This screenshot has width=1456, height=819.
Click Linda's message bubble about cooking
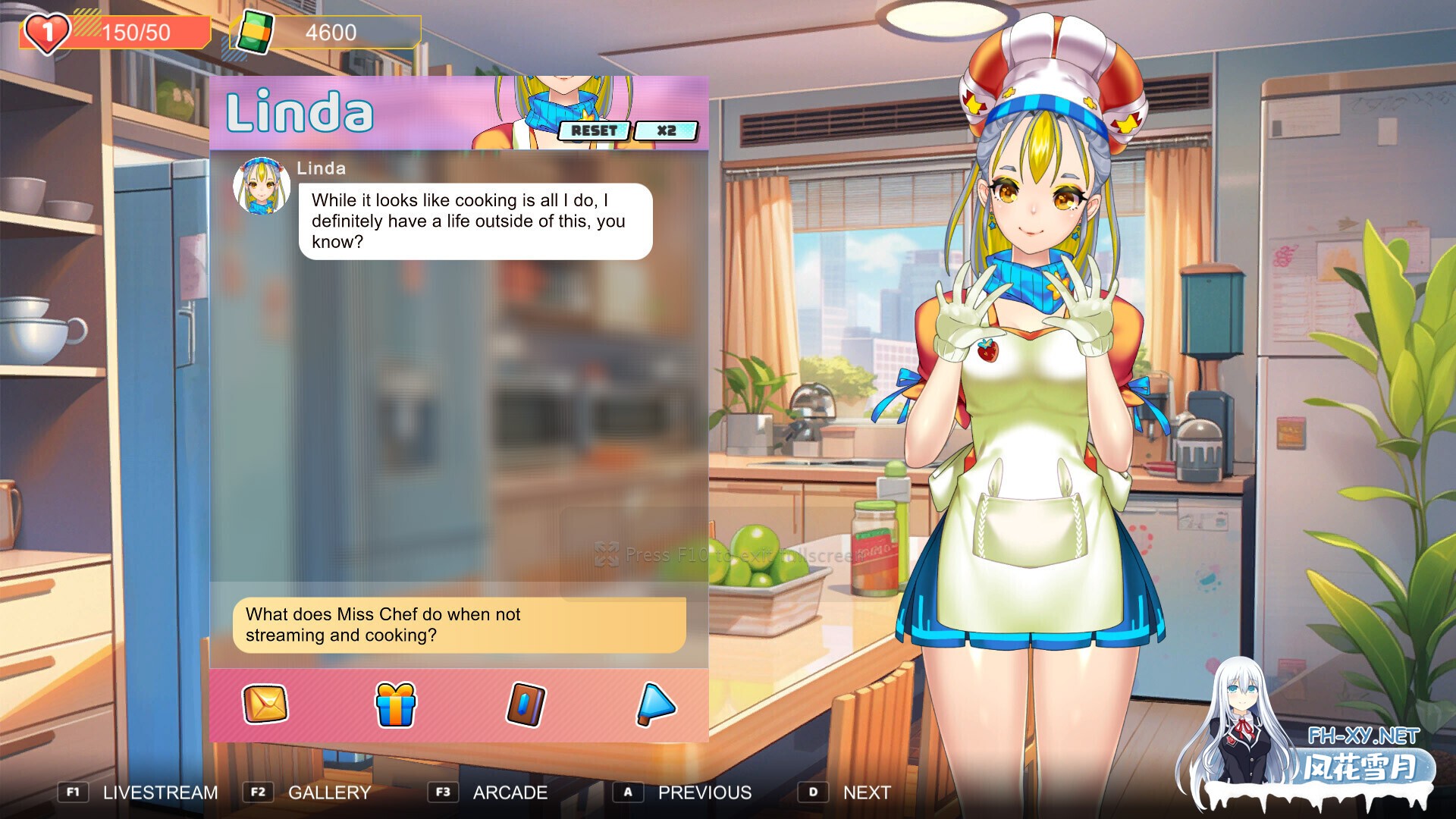tap(478, 221)
